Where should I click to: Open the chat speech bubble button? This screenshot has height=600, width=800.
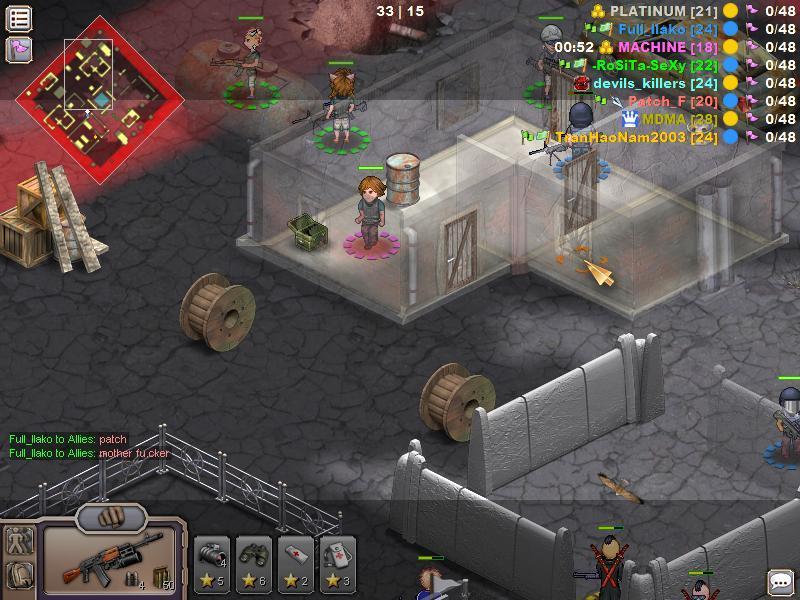[779, 582]
